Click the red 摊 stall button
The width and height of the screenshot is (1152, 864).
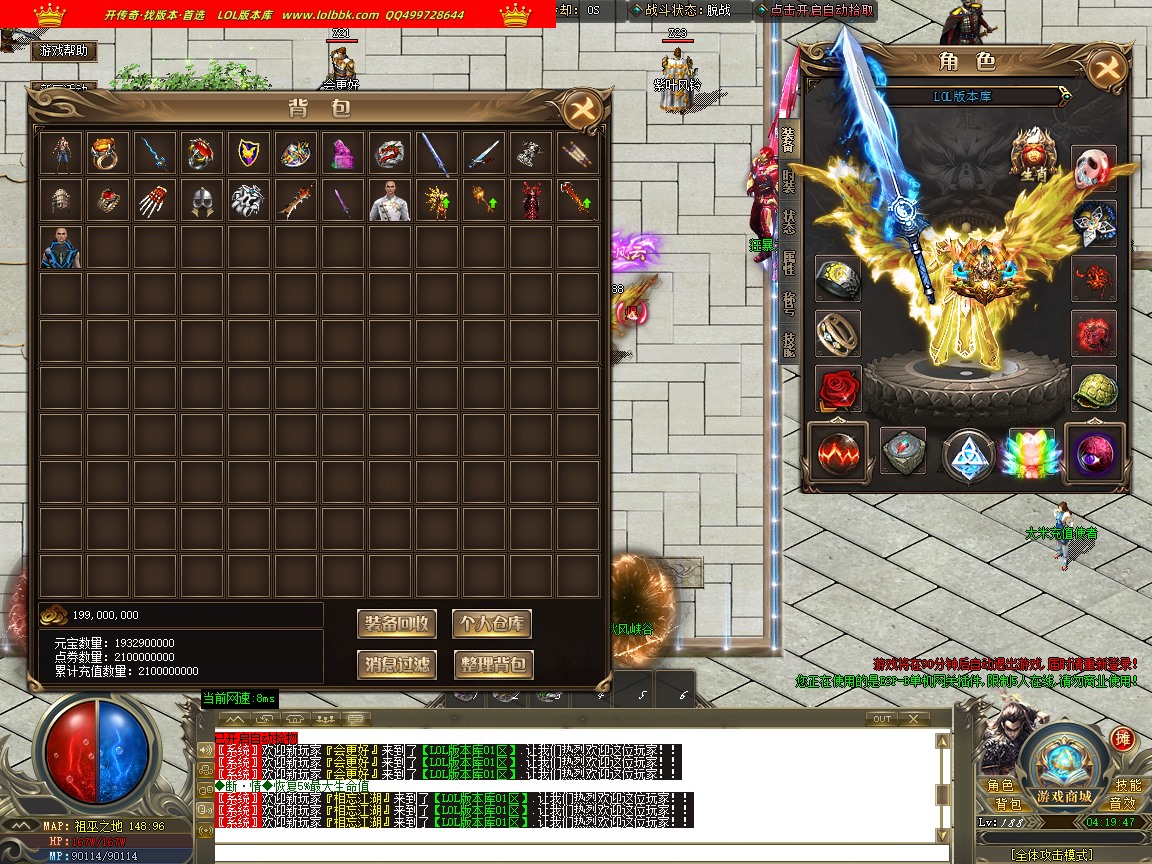1122,739
